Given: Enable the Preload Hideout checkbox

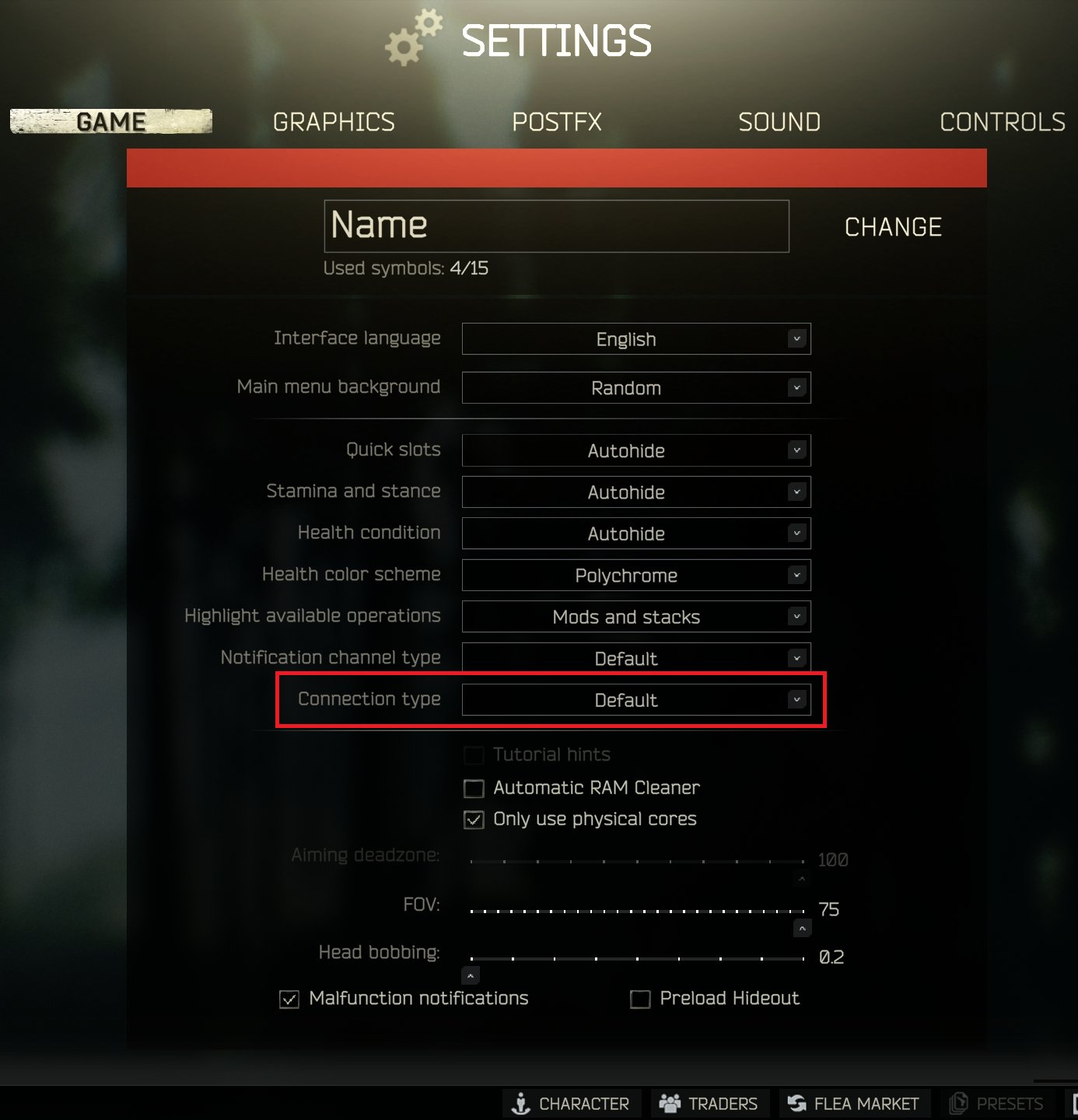Looking at the screenshot, I should coord(639,999).
